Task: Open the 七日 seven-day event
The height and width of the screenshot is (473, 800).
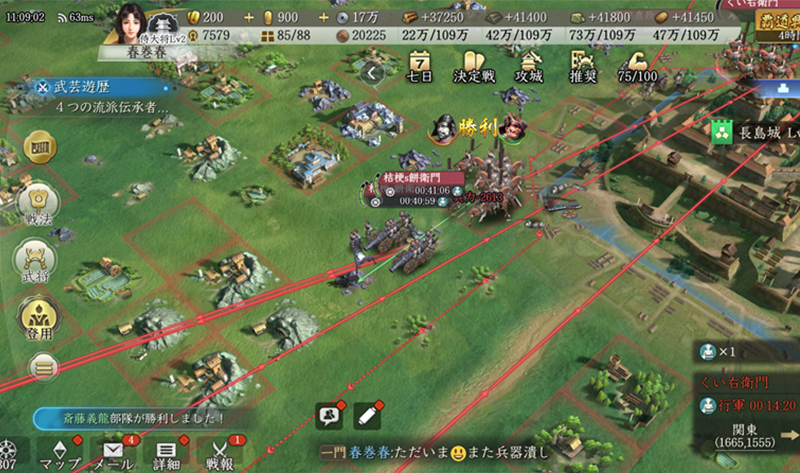Action: click(x=421, y=66)
